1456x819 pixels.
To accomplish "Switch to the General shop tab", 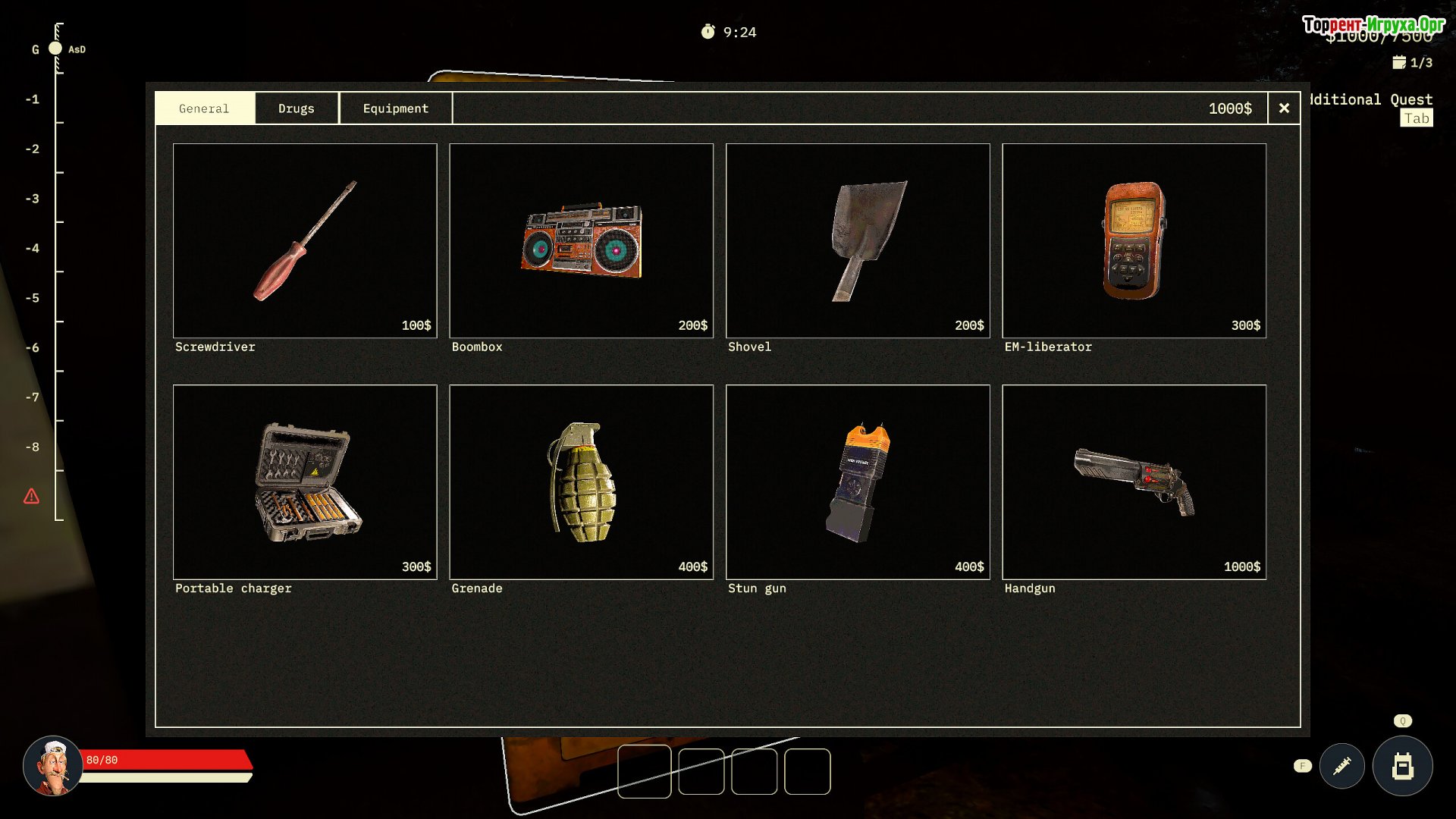I will tap(204, 108).
